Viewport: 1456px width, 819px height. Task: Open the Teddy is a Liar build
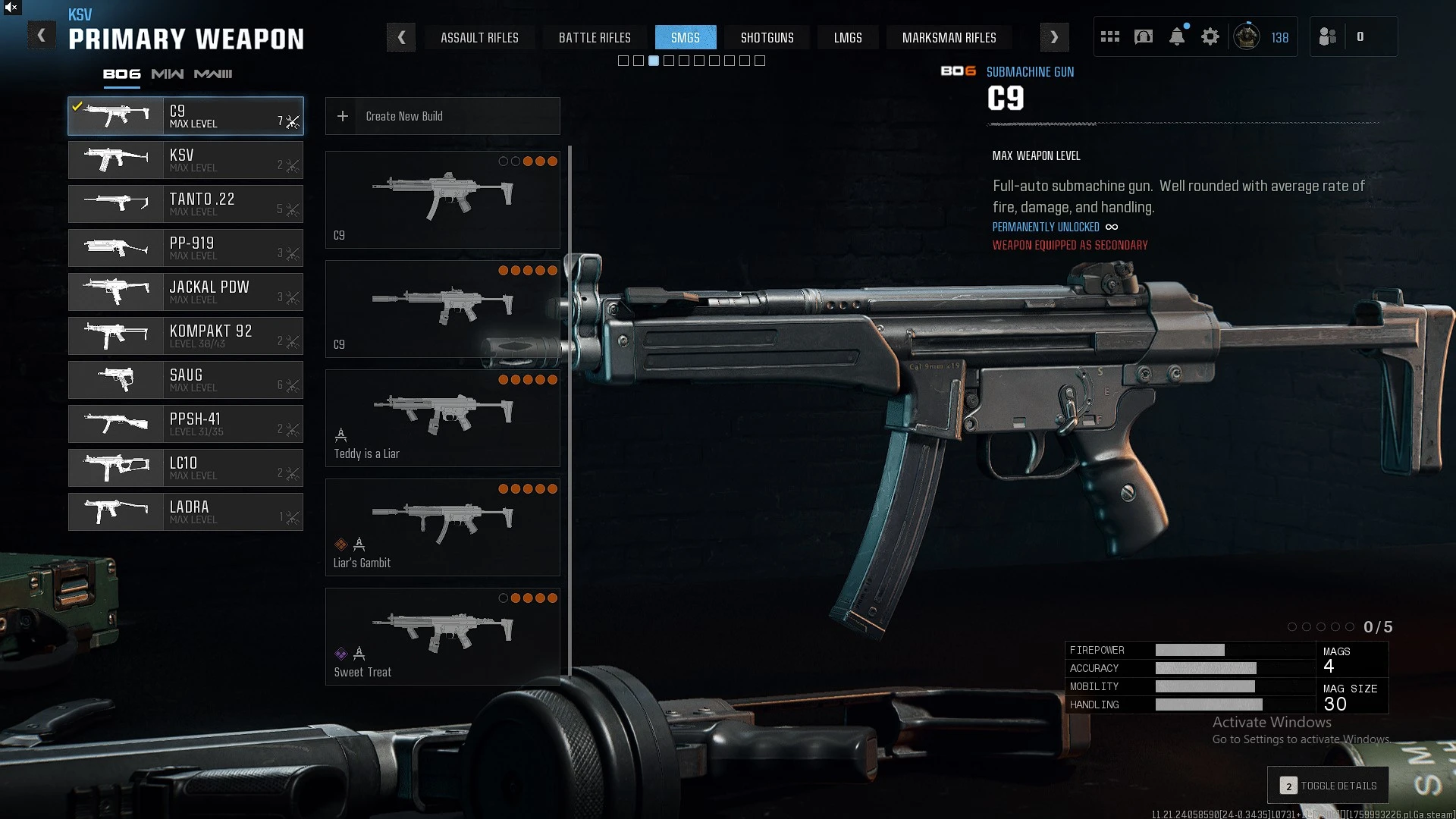[x=442, y=418]
